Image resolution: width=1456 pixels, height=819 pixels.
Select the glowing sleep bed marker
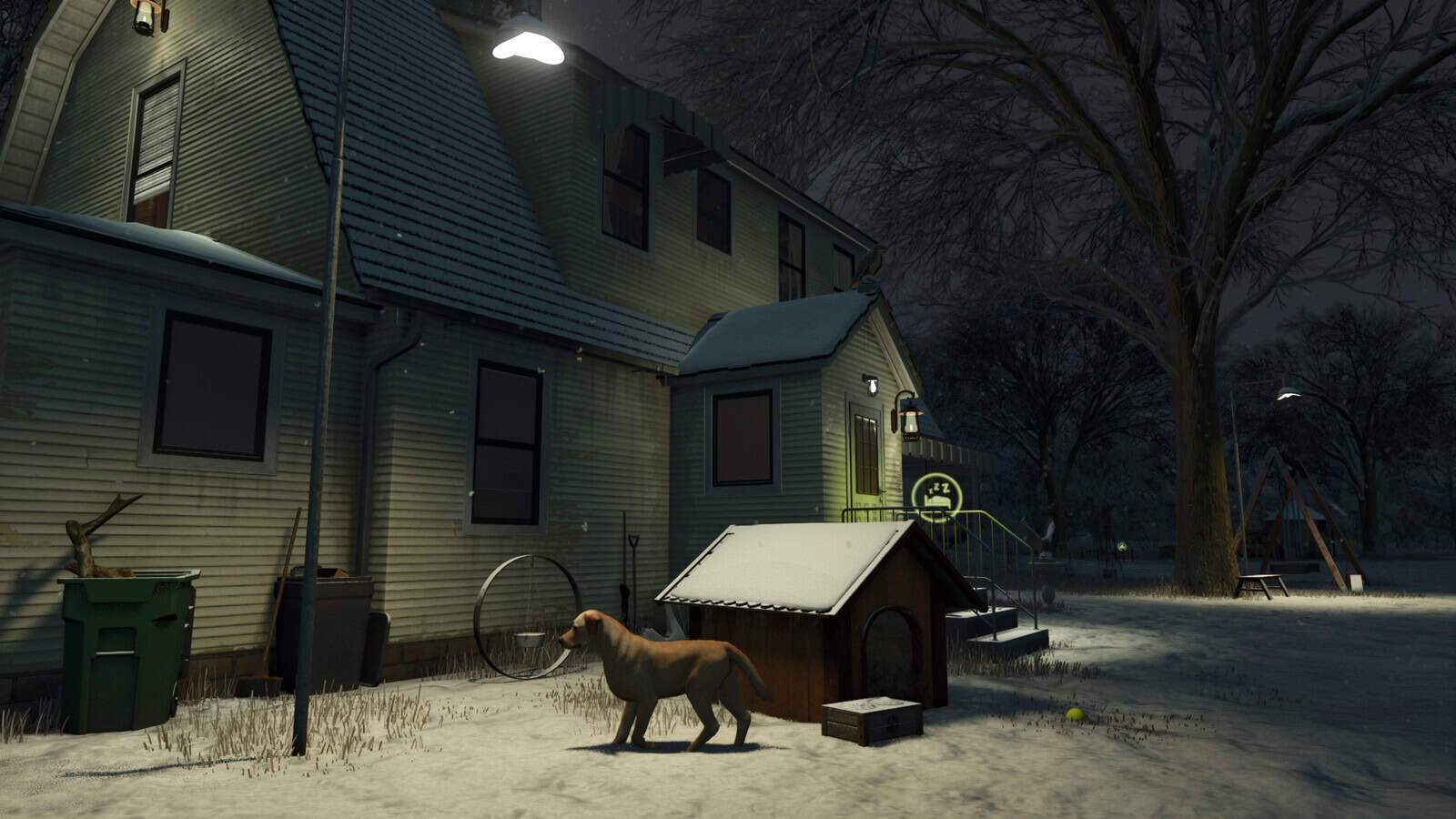(x=935, y=496)
